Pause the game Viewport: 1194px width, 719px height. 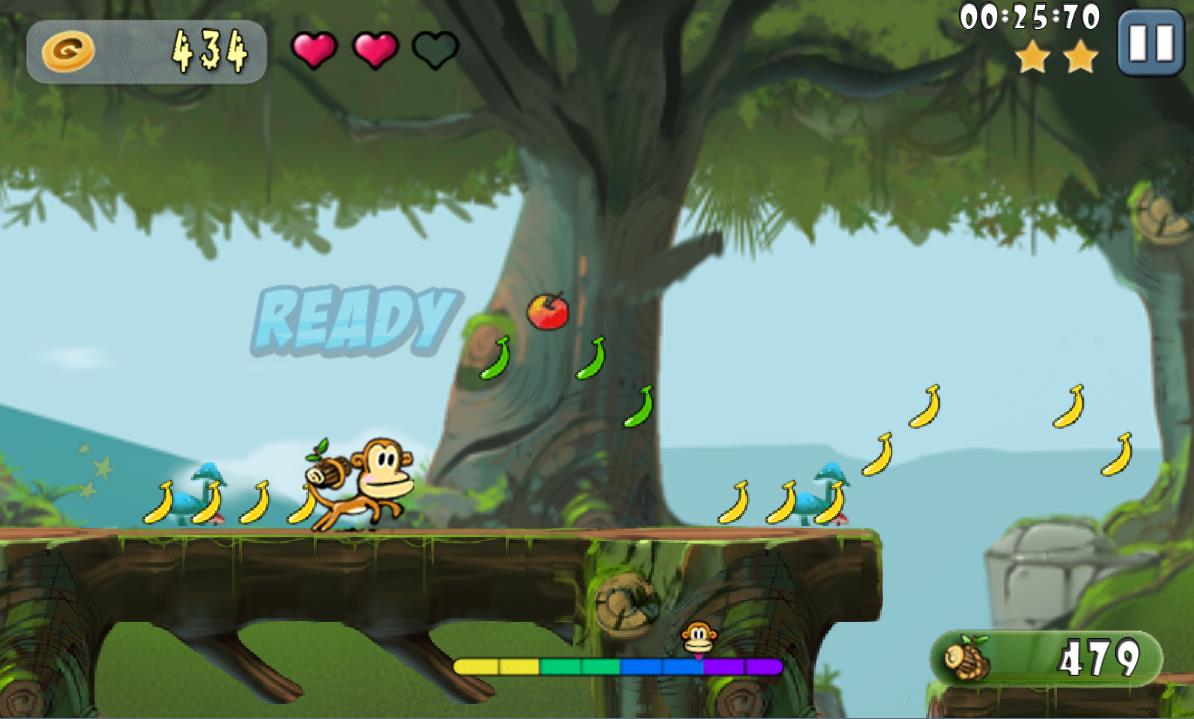tap(1150, 43)
